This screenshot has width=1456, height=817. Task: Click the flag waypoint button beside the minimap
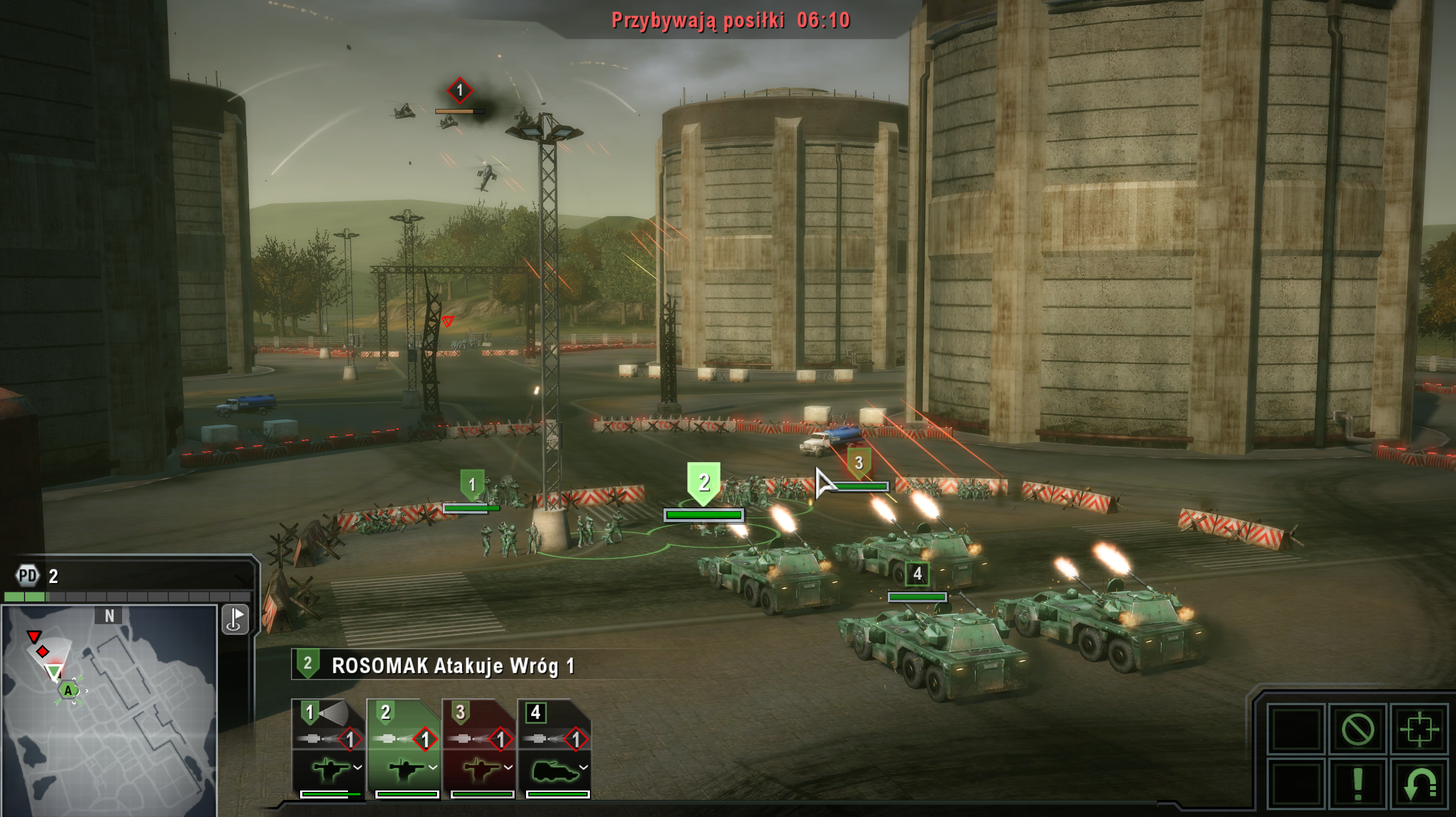click(x=235, y=620)
